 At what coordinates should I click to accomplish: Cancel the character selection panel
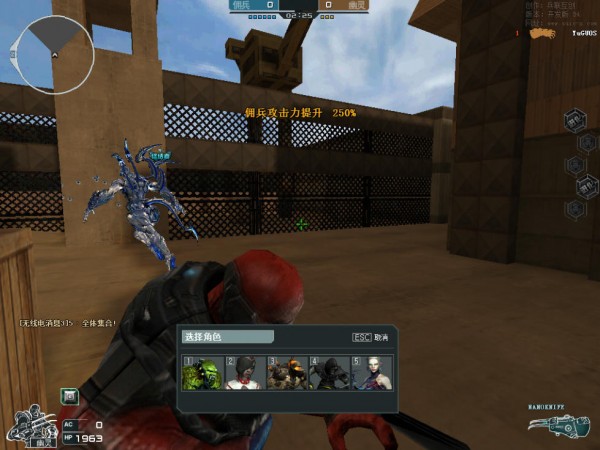pos(370,337)
